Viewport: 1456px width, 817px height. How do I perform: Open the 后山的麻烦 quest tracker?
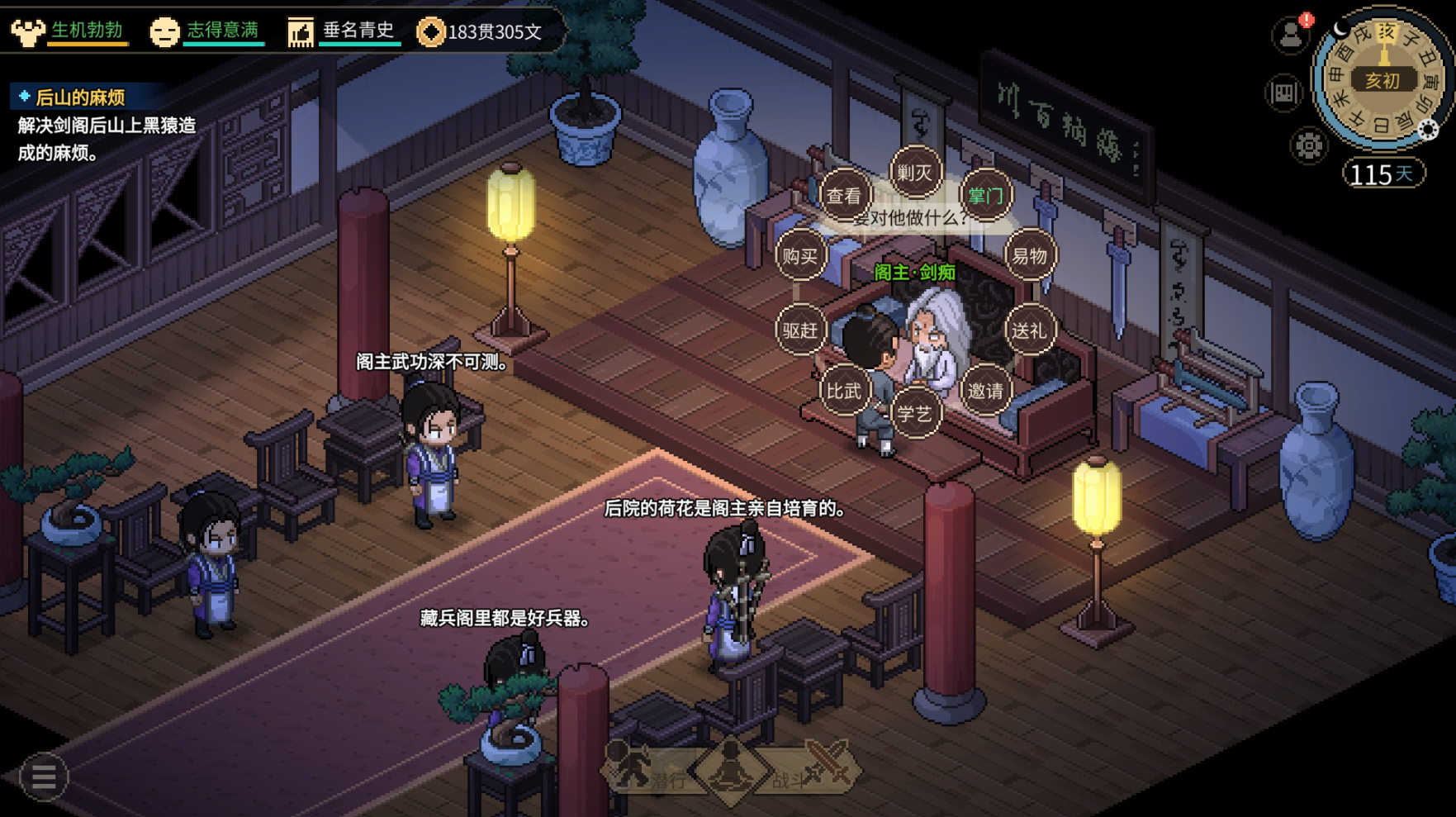click(x=80, y=97)
